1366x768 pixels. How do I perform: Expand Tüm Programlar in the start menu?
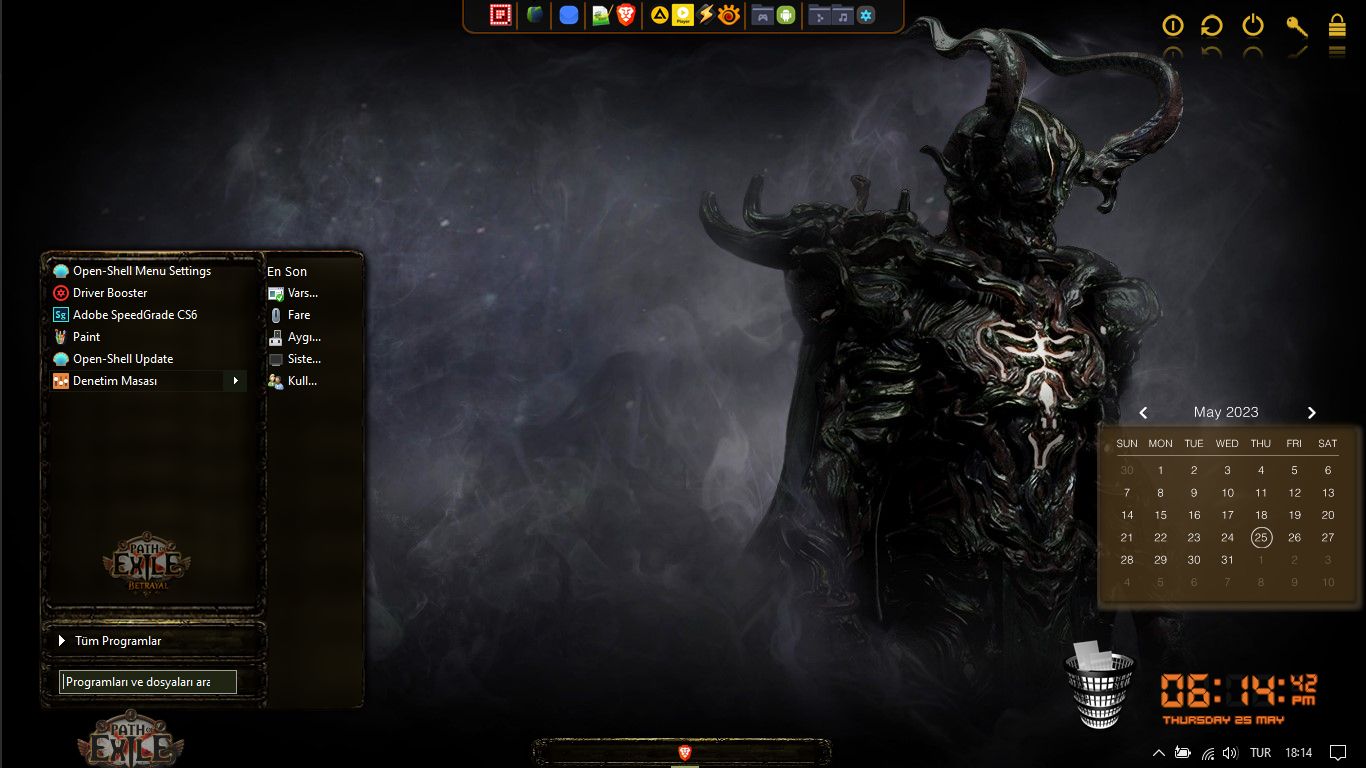118,640
